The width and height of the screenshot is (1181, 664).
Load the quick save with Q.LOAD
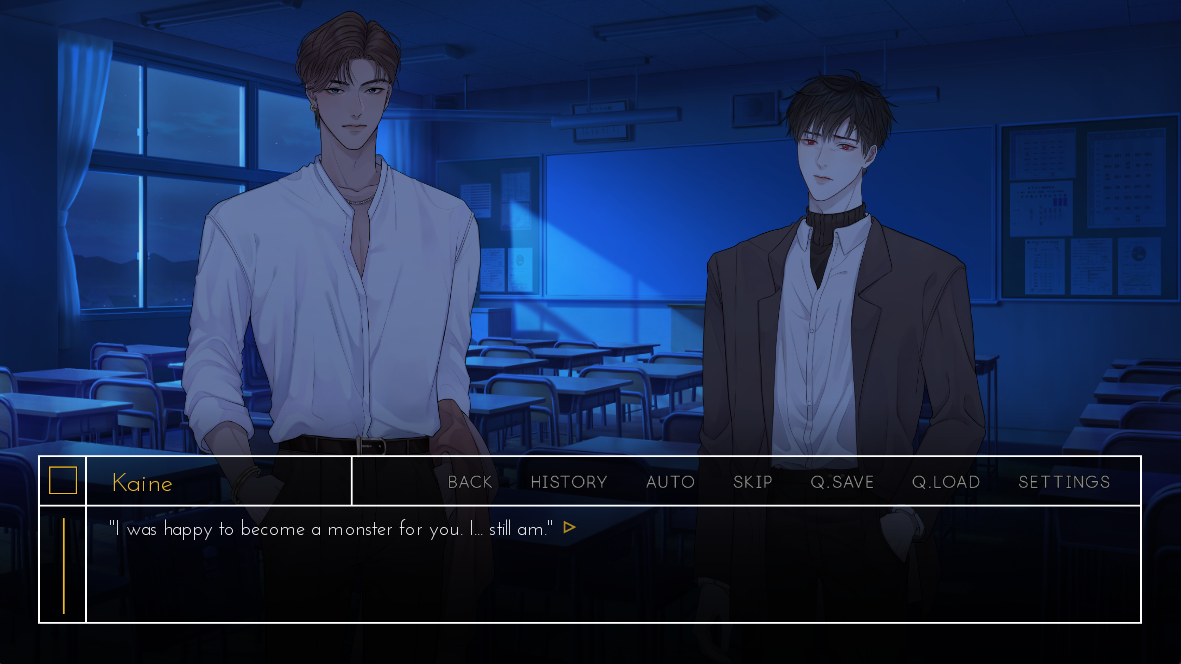(x=946, y=482)
